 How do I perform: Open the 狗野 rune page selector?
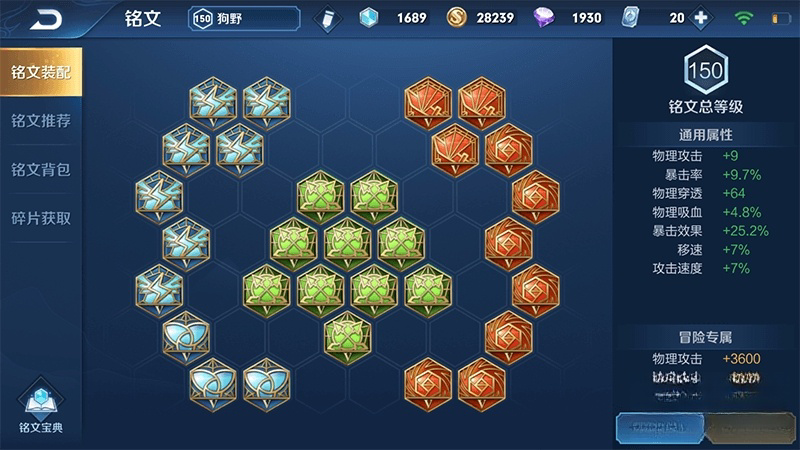tap(243, 18)
